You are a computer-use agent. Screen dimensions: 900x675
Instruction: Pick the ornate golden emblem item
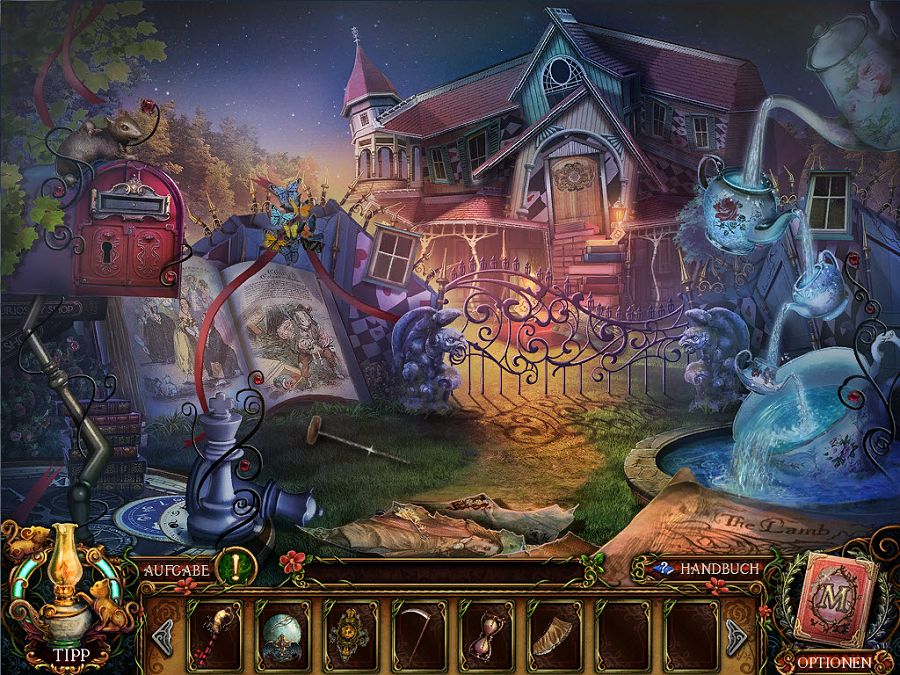[x=352, y=632]
